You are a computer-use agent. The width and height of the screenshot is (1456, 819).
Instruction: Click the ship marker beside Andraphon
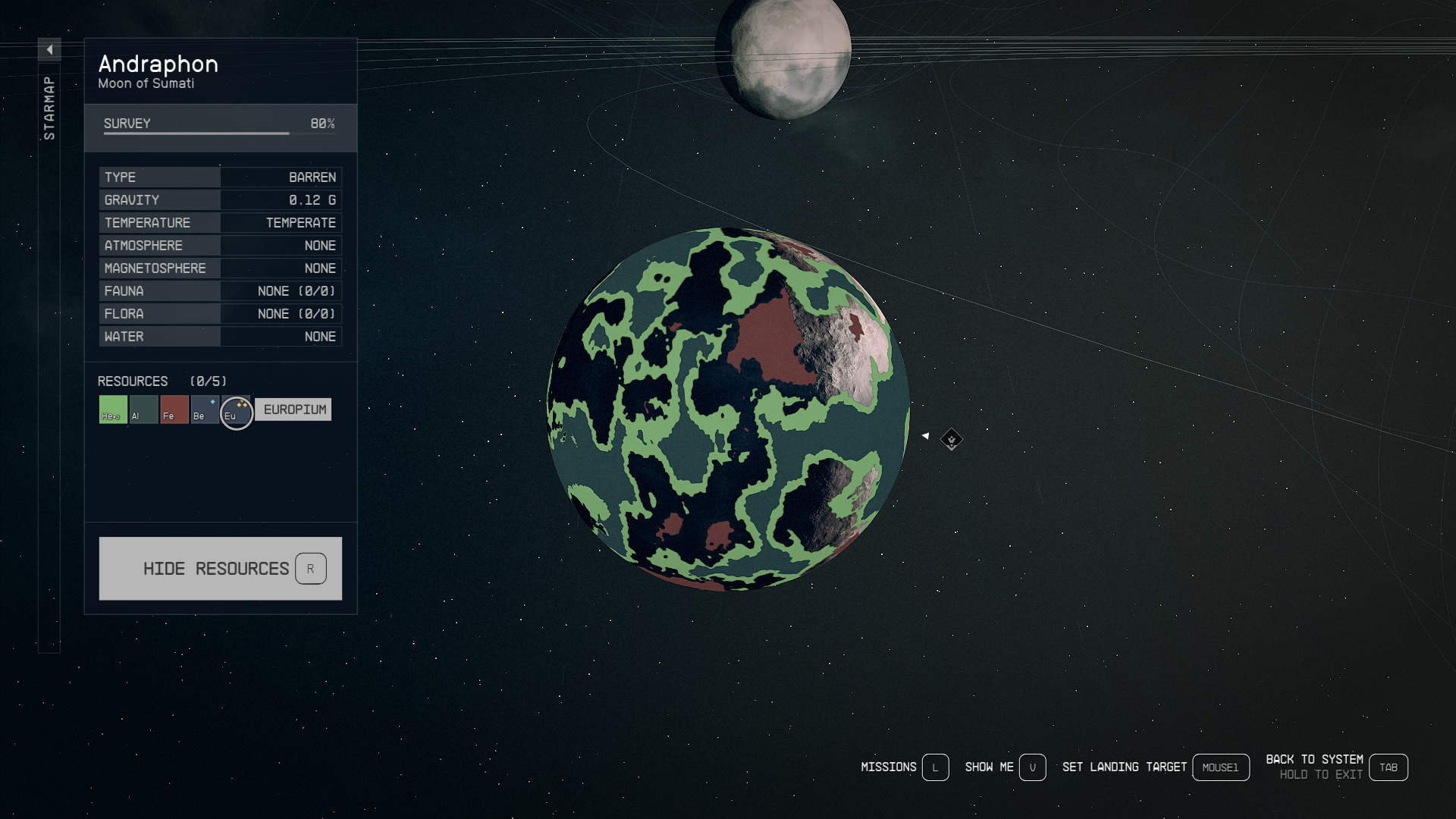pyautogui.click(x=951, y=439)
